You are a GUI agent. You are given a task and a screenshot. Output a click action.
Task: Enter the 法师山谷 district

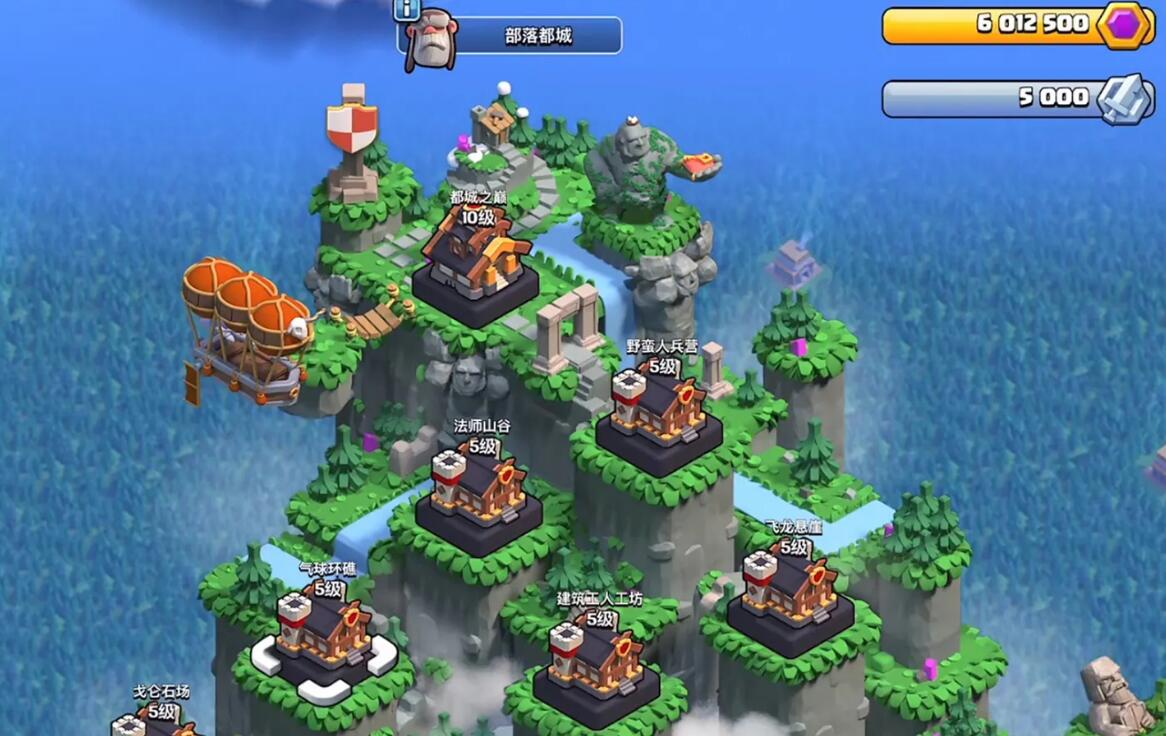[x=478, y=495]
